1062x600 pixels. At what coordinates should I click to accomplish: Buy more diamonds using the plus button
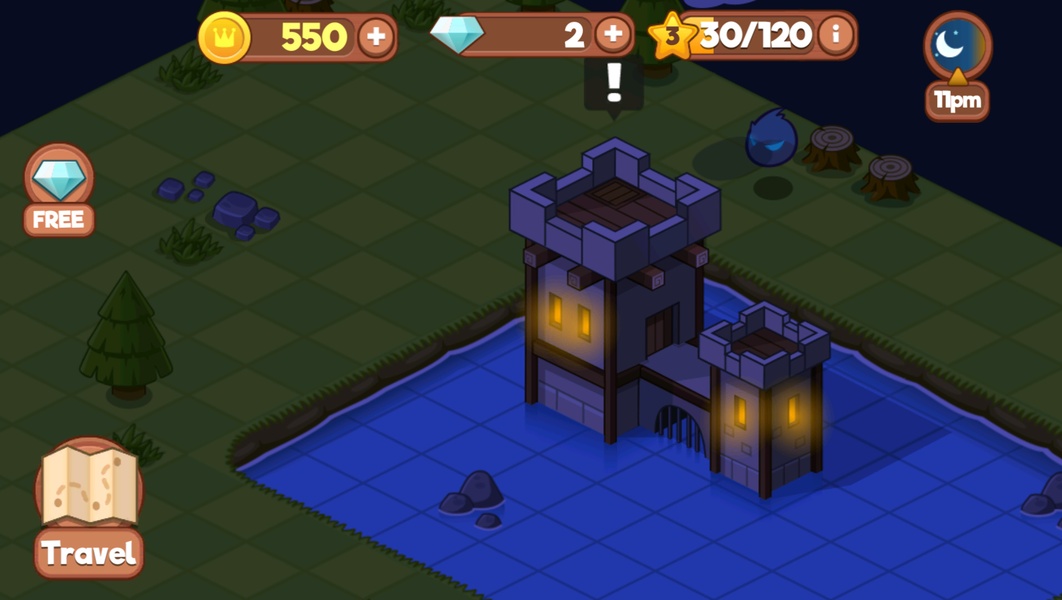click(613, 36)
